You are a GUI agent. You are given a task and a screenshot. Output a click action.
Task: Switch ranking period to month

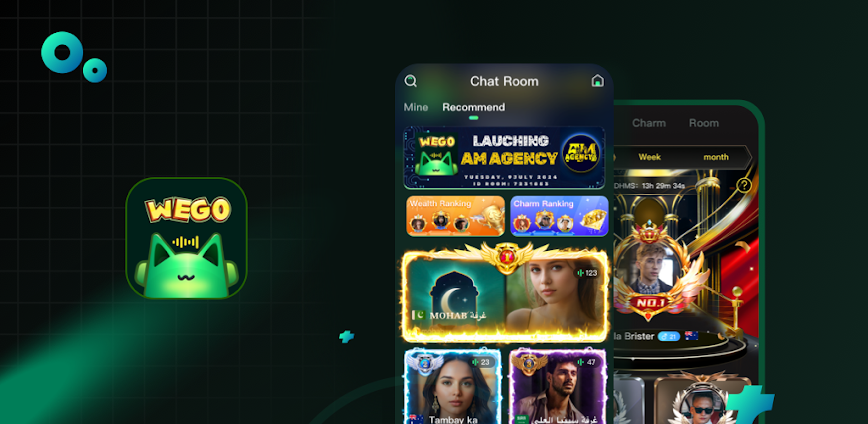[x=716, y=157]
